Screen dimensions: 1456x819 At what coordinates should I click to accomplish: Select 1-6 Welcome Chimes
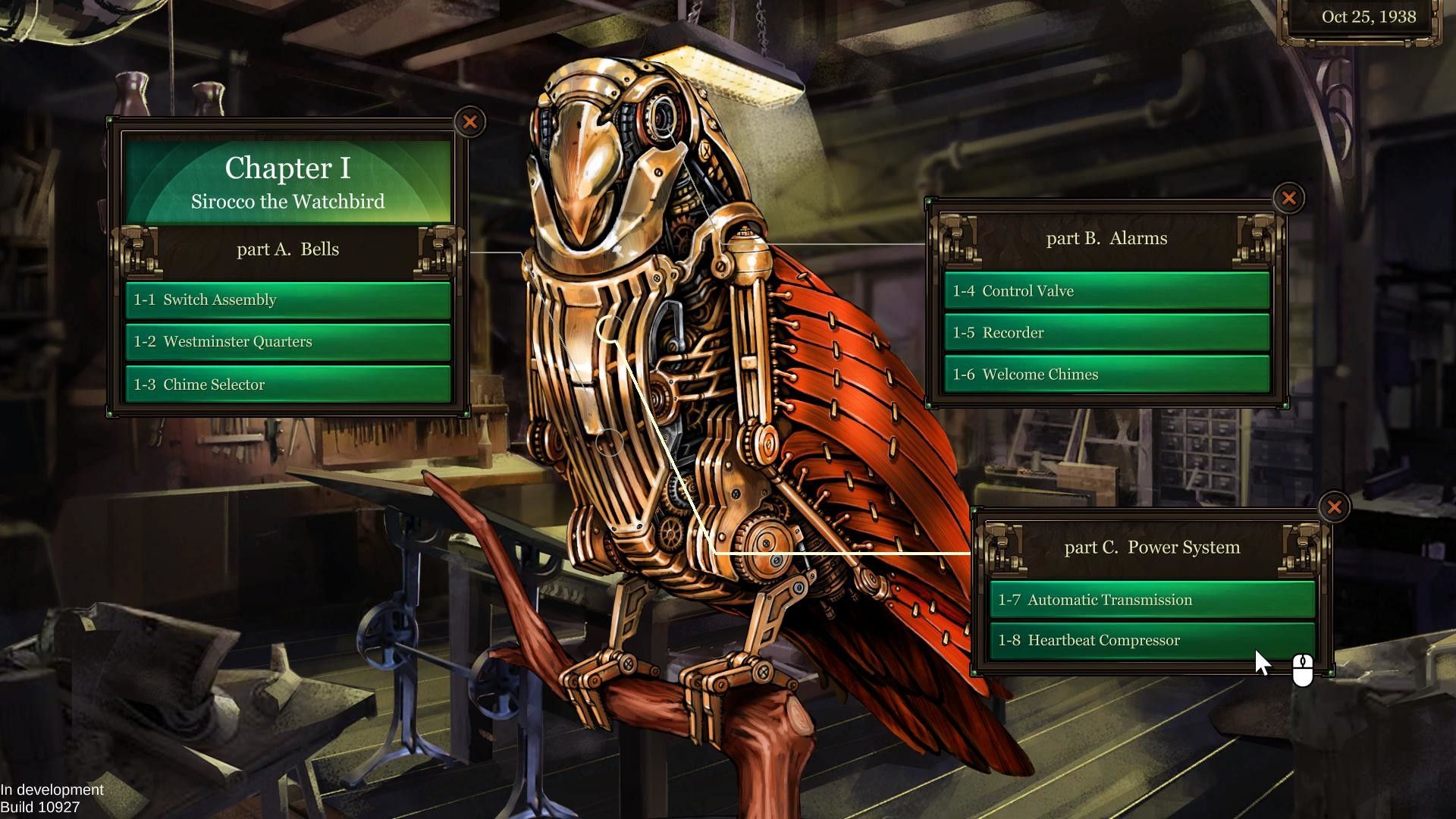pos(1106,375)
